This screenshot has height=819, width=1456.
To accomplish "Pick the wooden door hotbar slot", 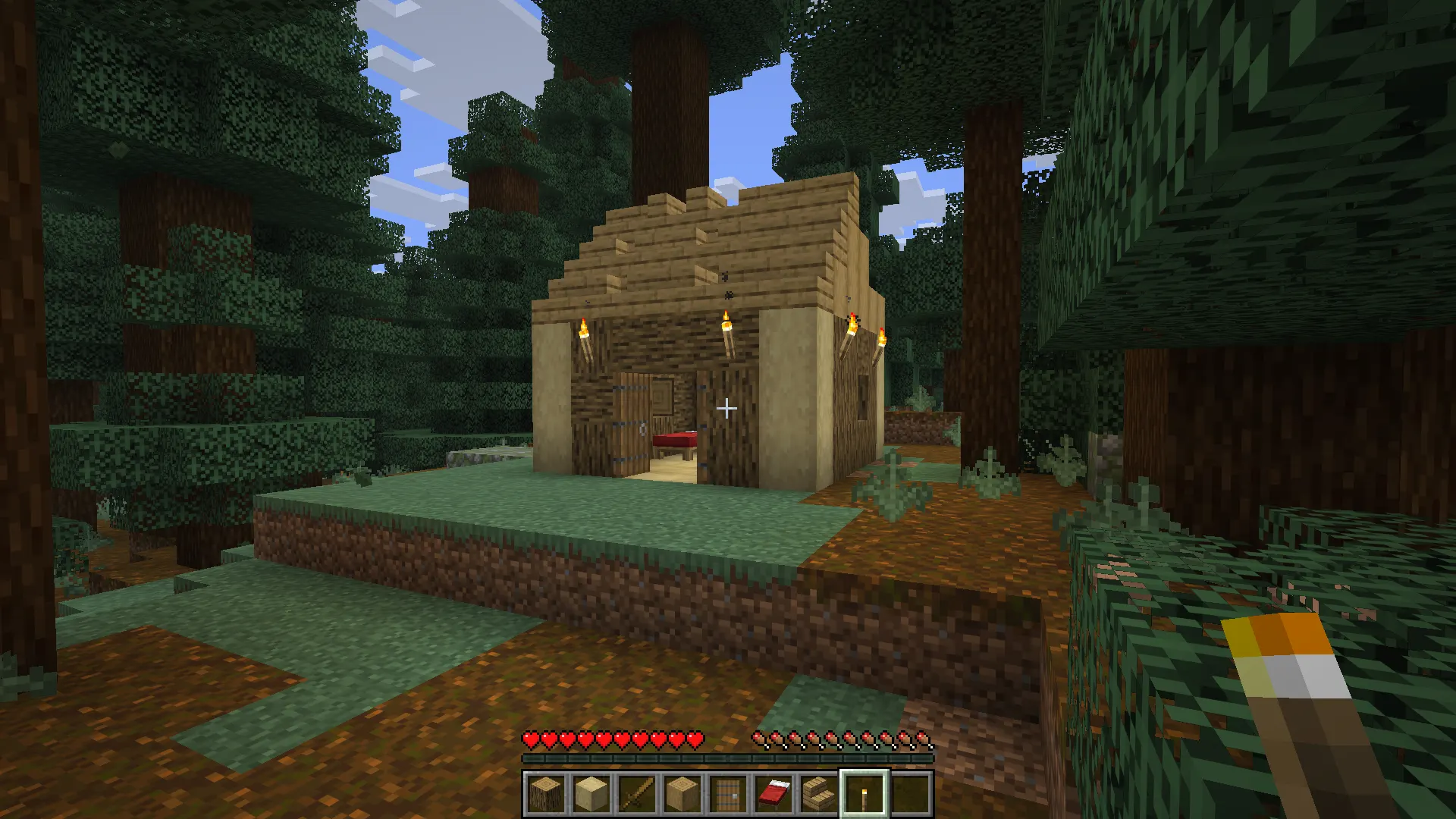I will (727, 794).
